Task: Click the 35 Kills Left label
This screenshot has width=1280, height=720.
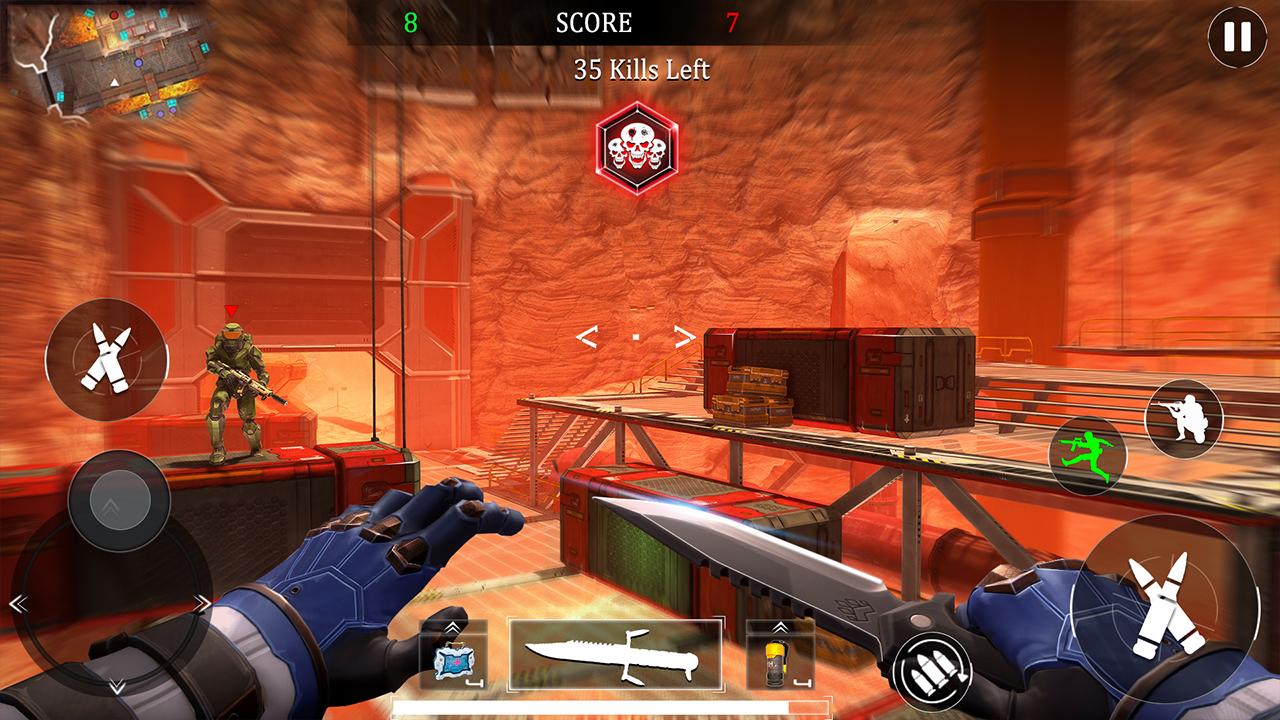Action: tap(640, 71)
